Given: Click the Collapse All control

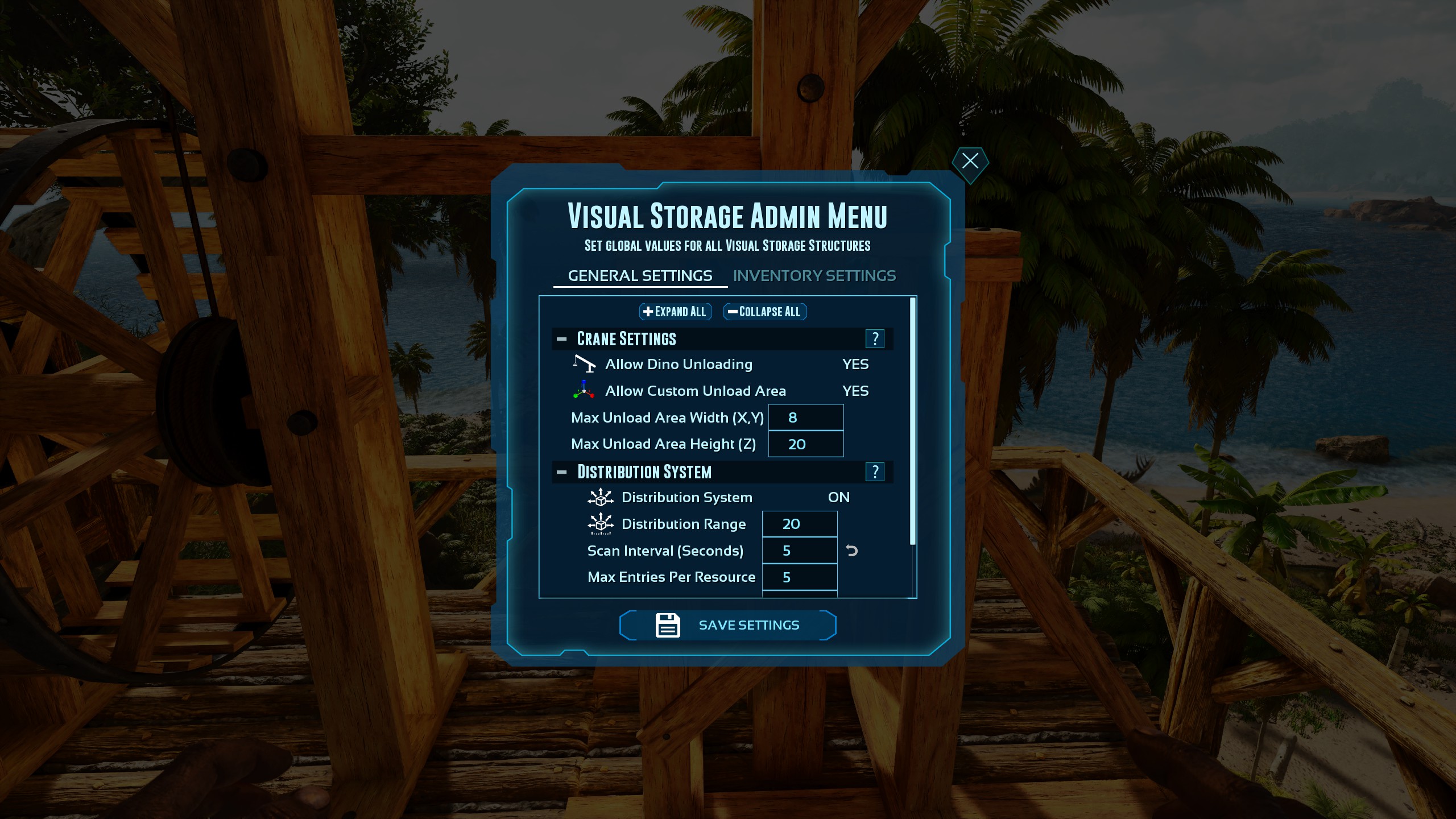Looking at the screenshot, I should [764, 312].
